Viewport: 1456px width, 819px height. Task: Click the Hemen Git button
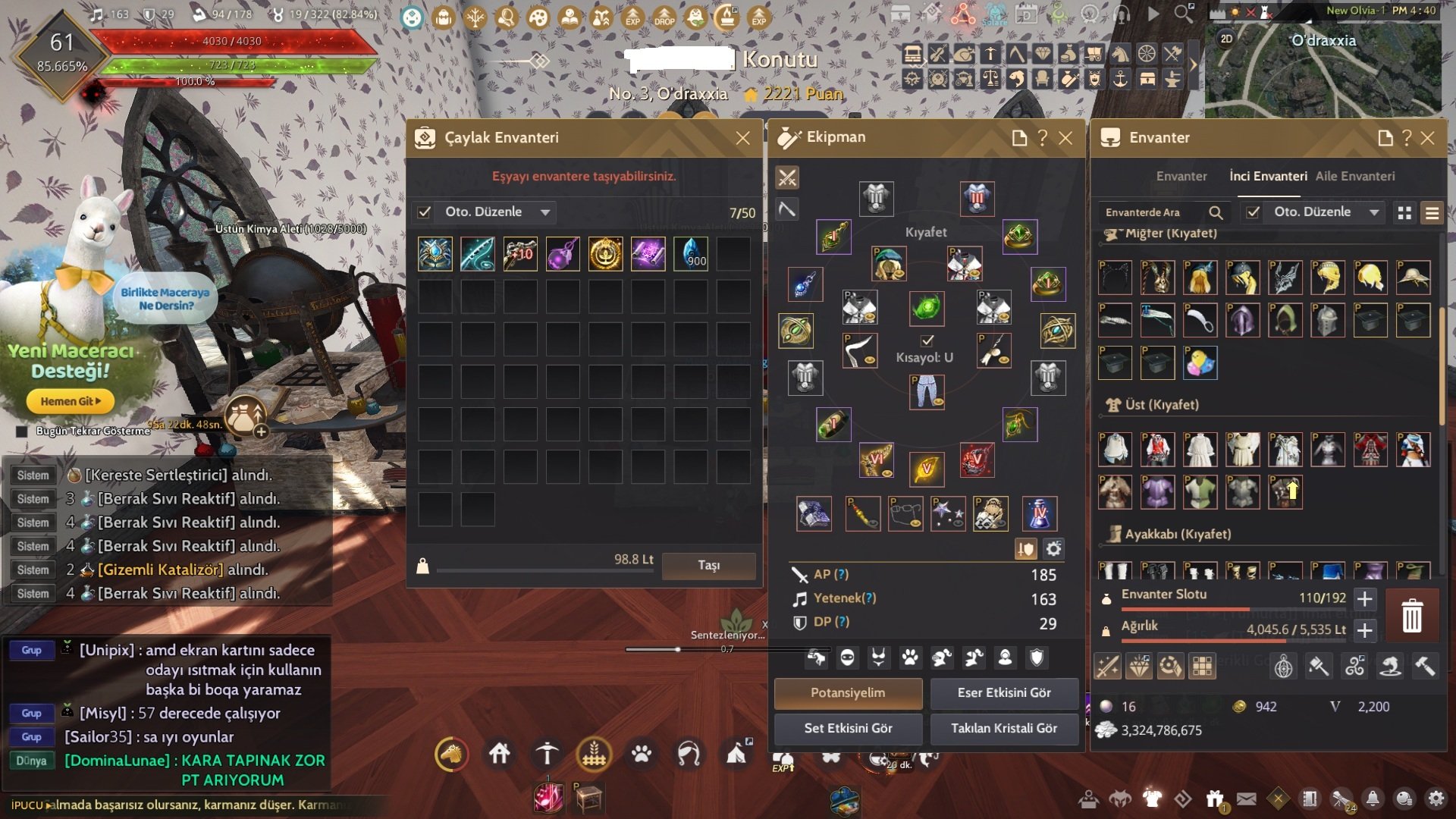point(70,401)
